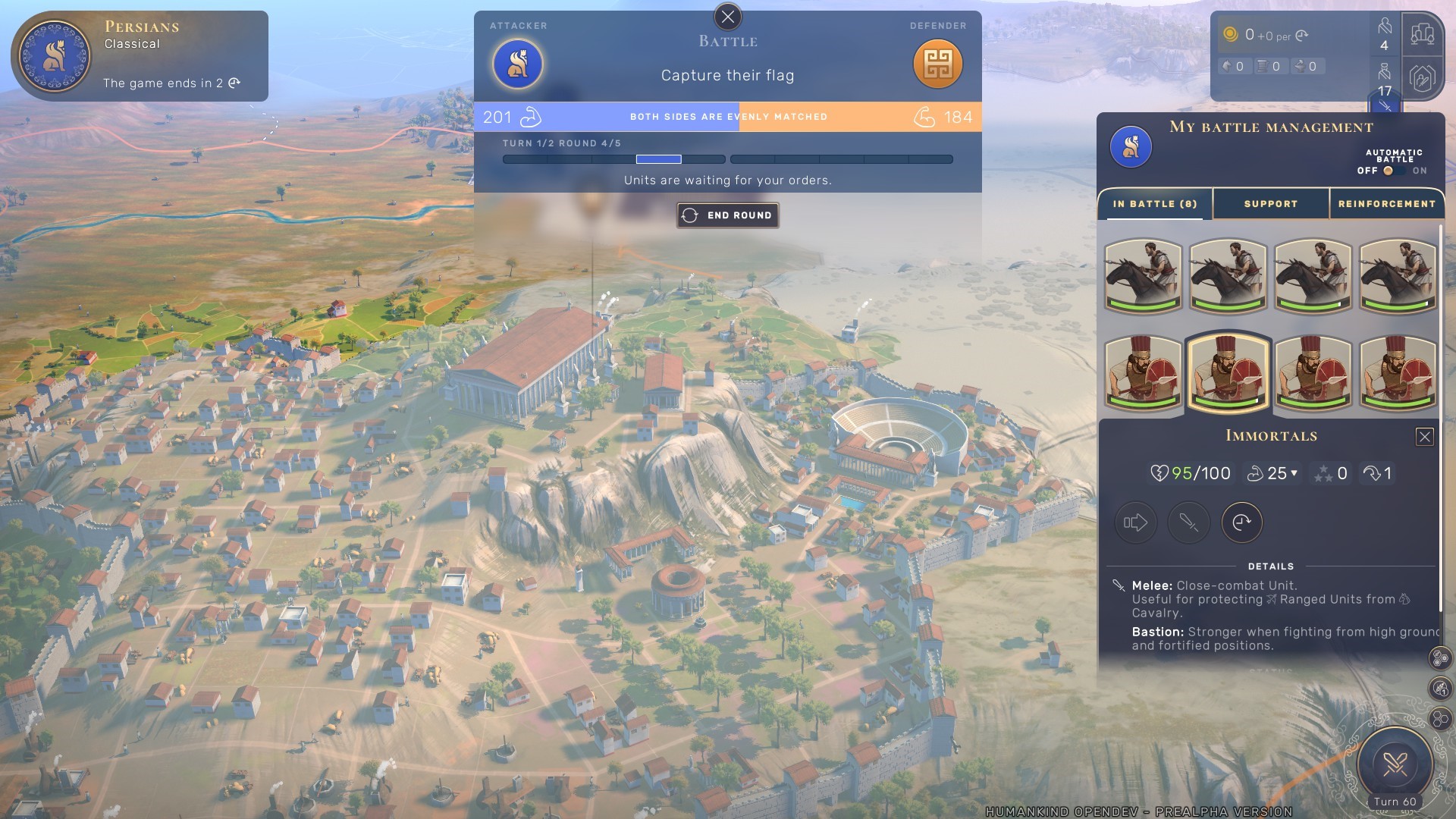Viewport: 1456px width, 819px height.
Task: Open the Reinforcement tab
Action: pyautogui.click(x=1386, y=204)
